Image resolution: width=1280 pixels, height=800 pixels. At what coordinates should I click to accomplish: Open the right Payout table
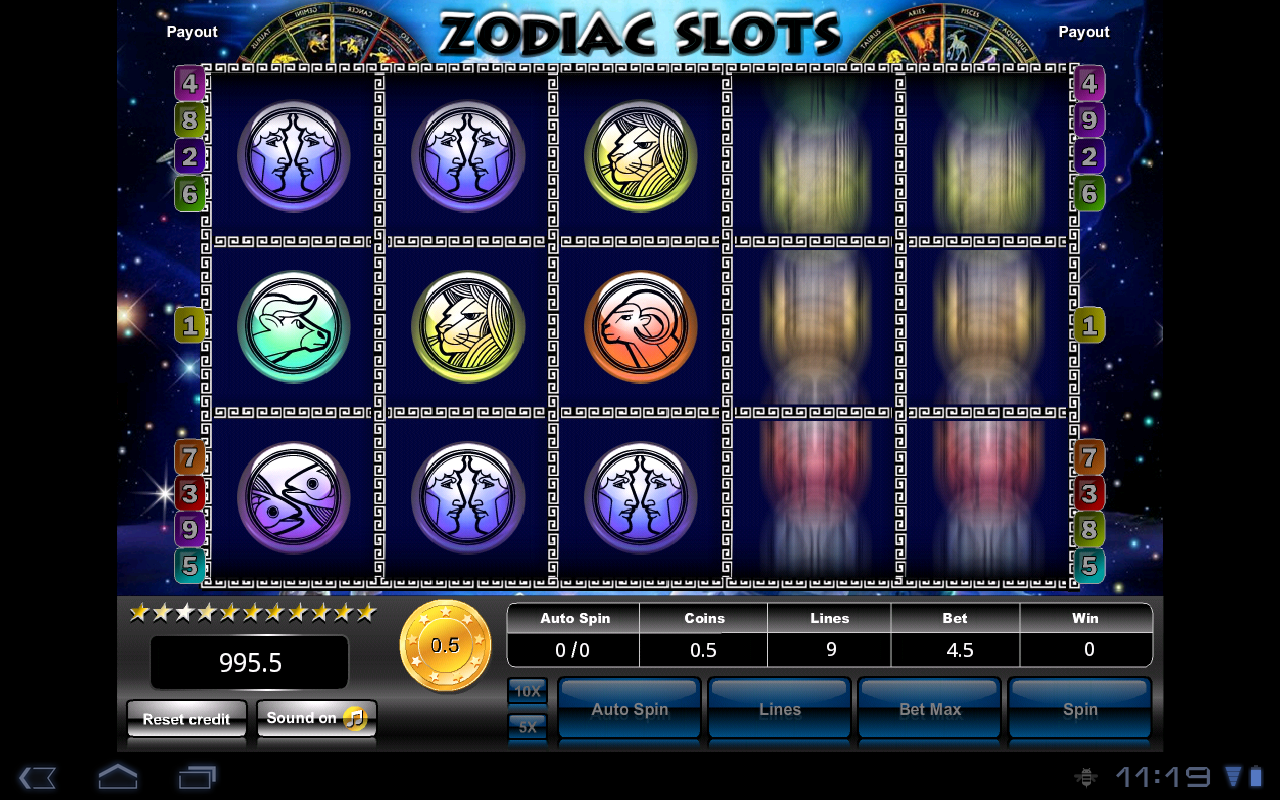(x=1084, y=31)
